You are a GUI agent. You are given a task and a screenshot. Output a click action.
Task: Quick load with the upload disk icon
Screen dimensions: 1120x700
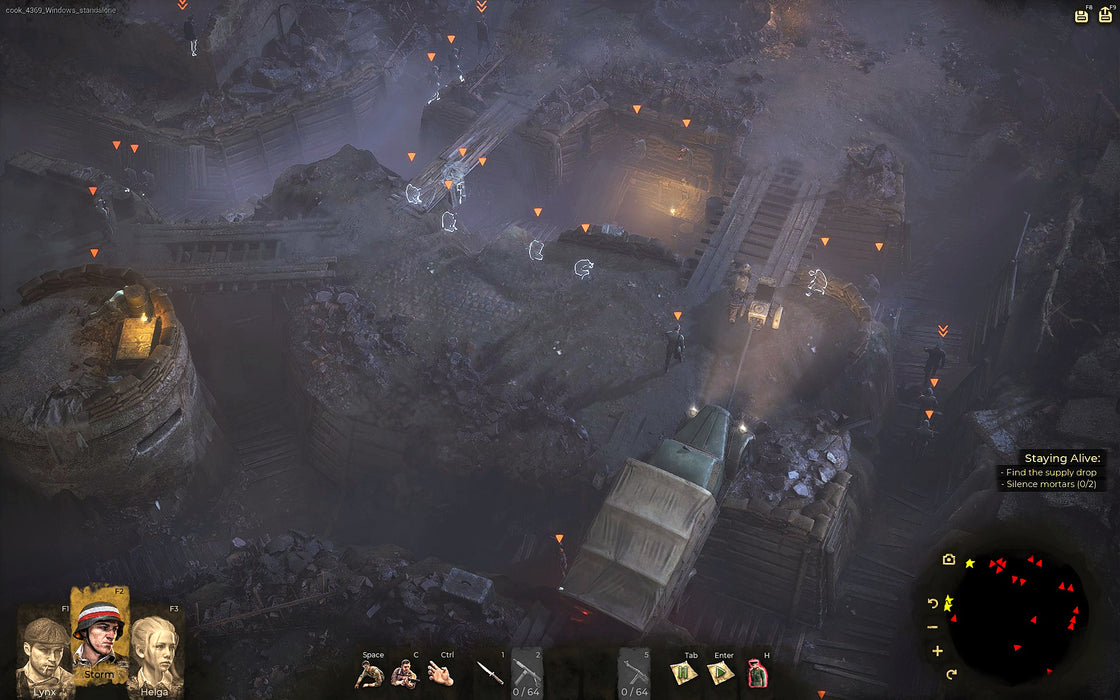[1105, 15]
